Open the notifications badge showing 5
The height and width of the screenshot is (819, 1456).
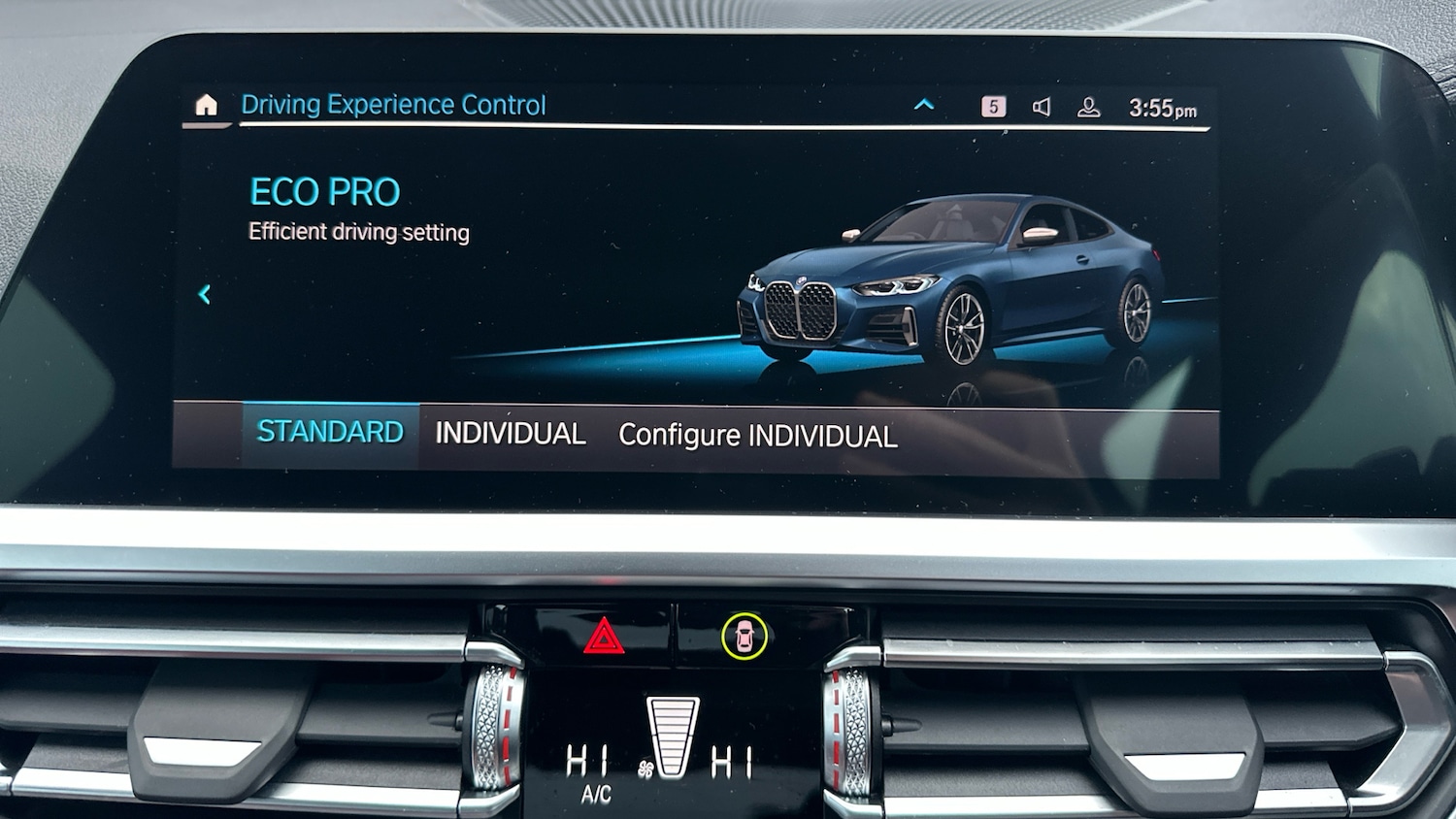993,107
